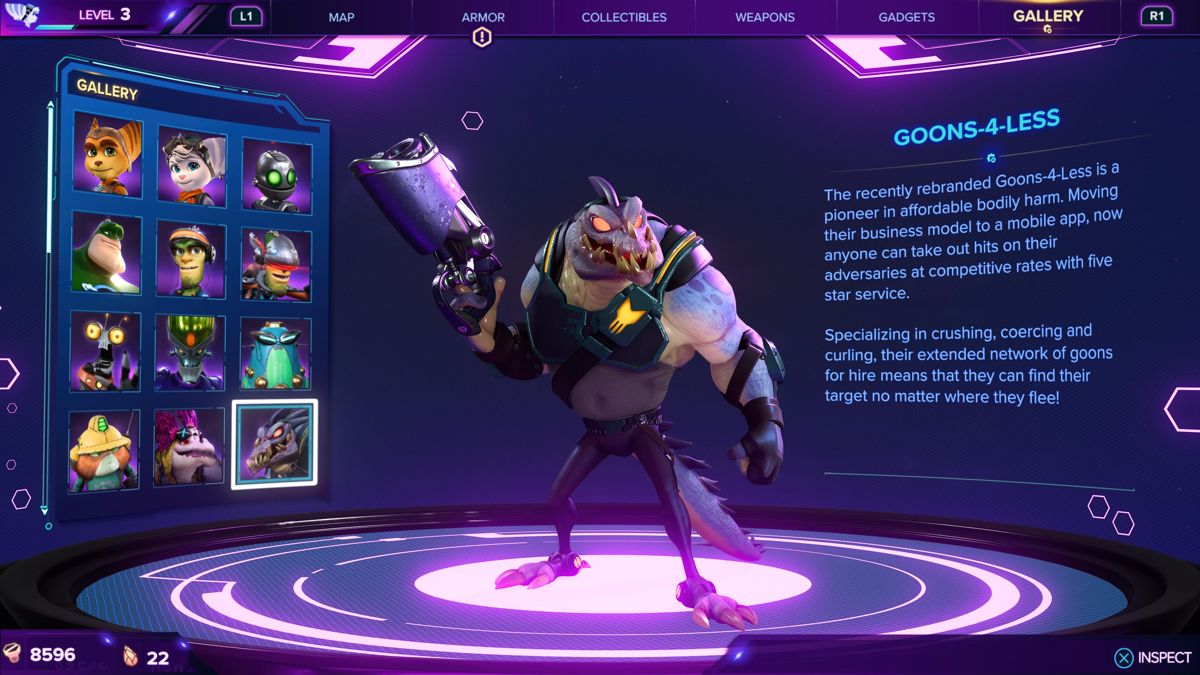View the Dr. Nefarious green-dome portrait

[190, 352]
